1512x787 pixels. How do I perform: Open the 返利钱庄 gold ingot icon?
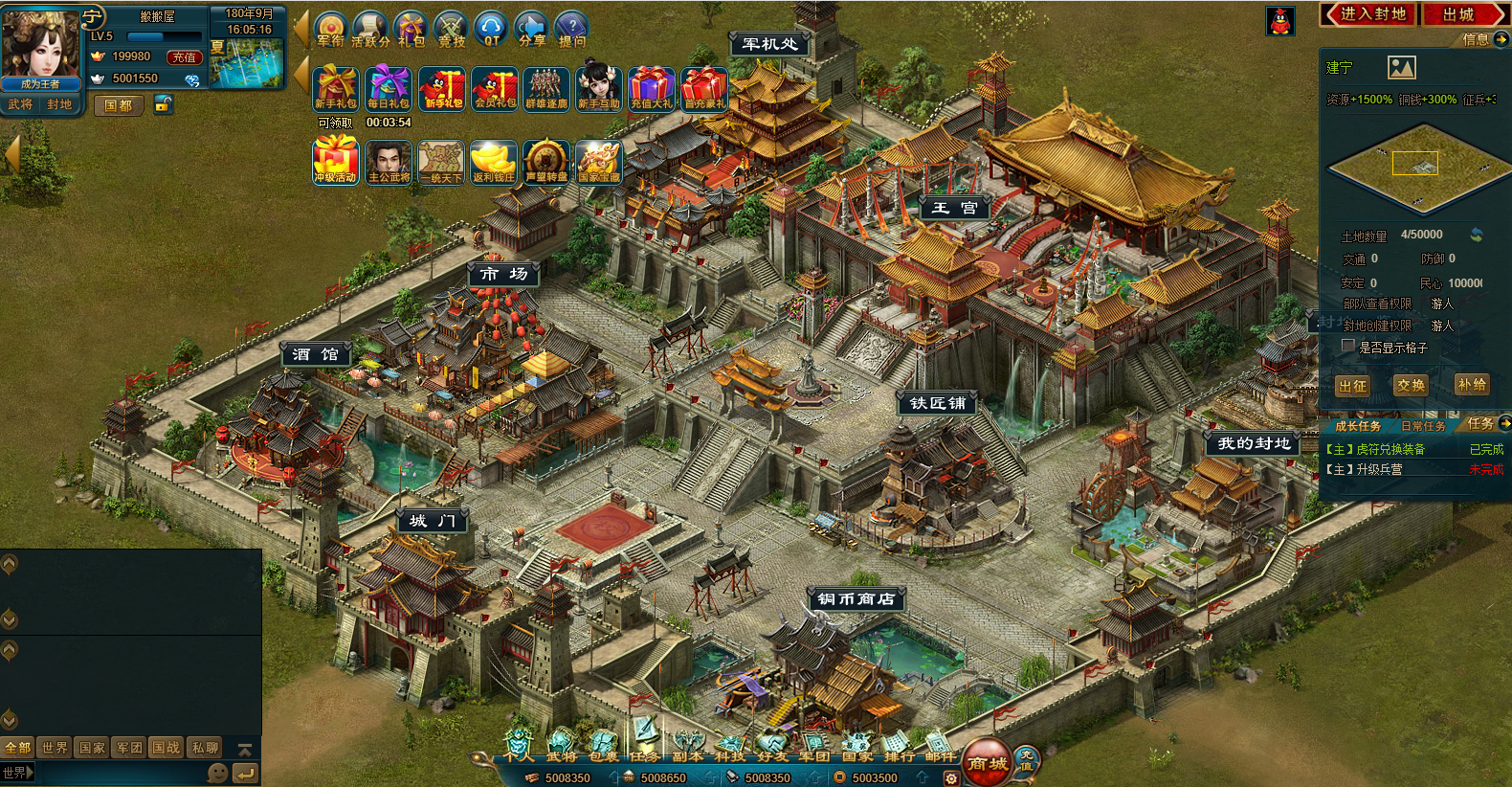(494, 162)
